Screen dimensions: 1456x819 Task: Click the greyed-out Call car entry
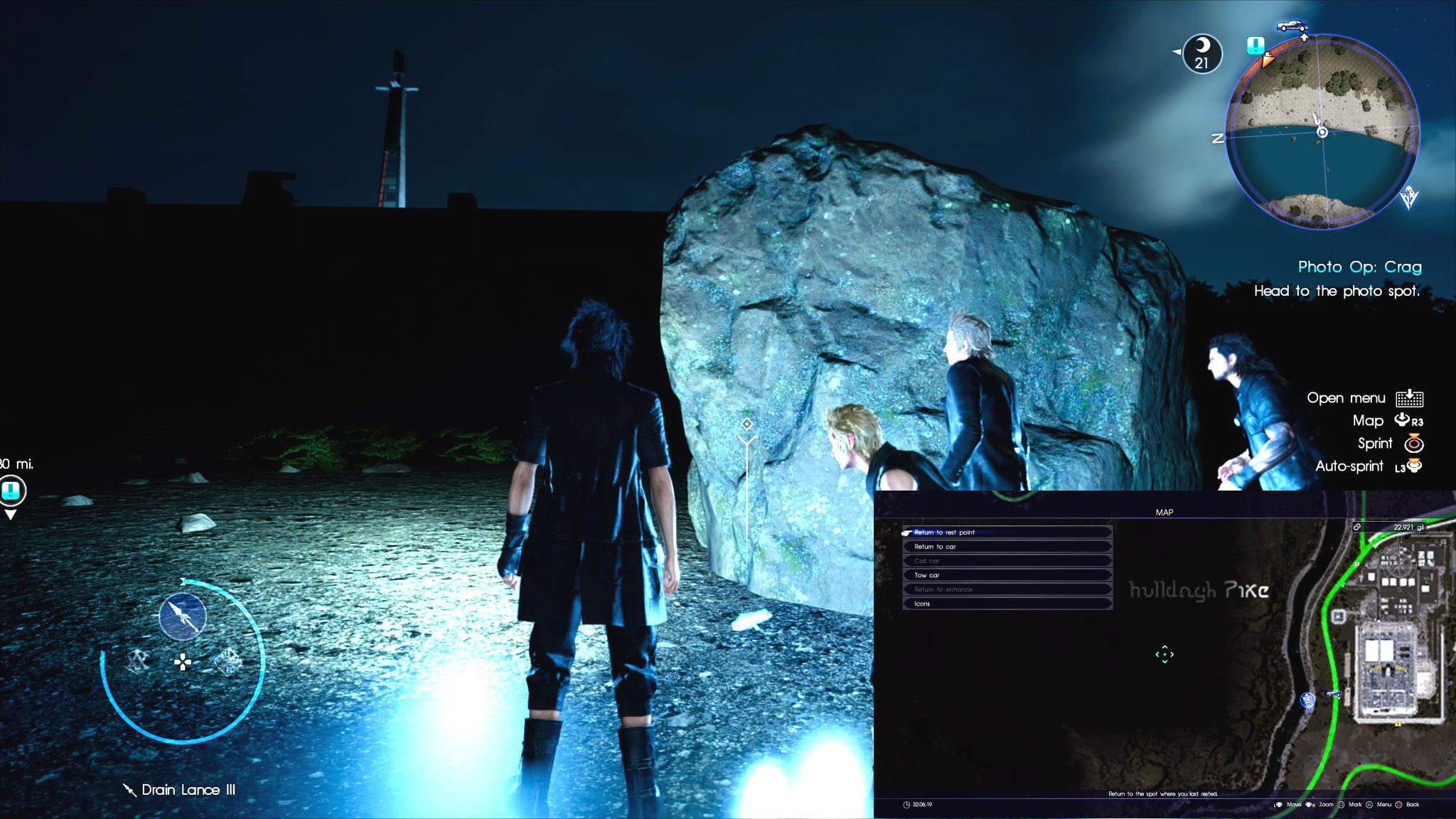coord(1006,561)
